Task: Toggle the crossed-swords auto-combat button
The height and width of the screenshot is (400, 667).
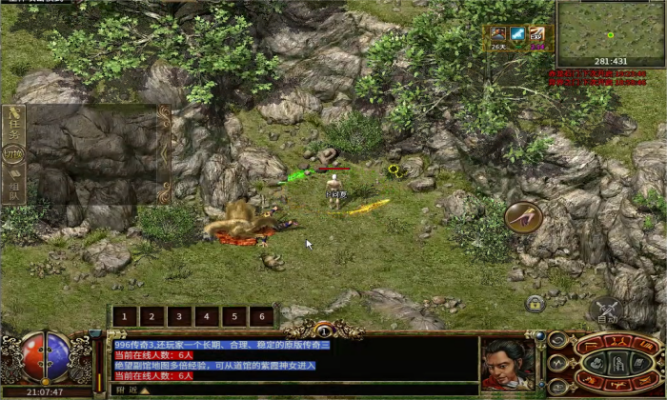Action: [x=606, y=310]
